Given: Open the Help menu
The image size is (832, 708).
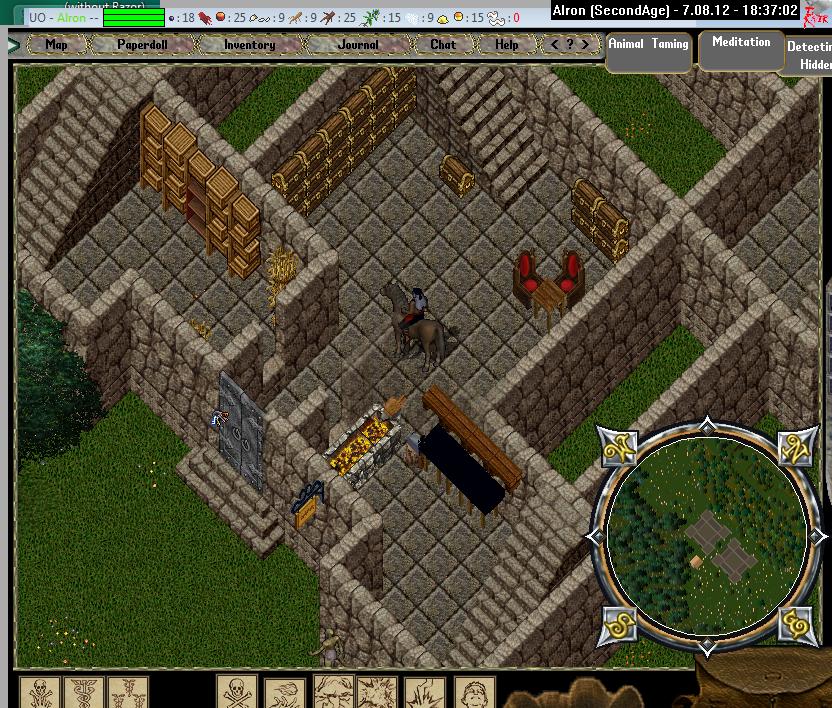Looking at the screenshot, I should pyautogui.click(x=507, y=45).
